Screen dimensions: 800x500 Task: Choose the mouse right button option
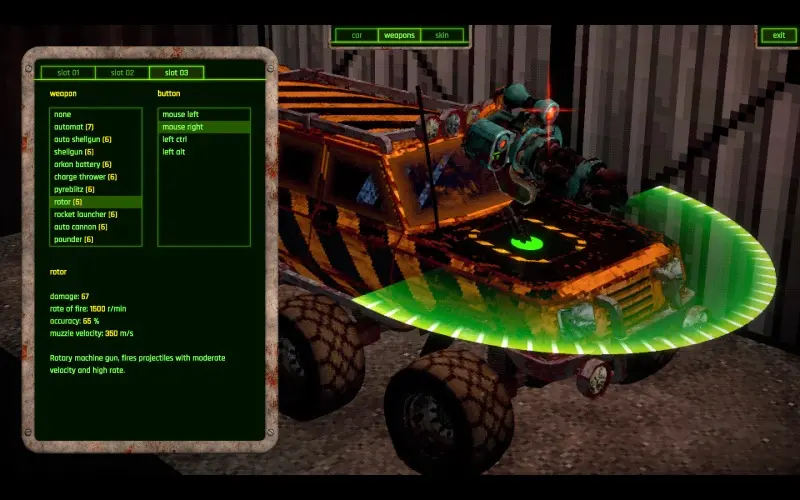tap(183, 127)
